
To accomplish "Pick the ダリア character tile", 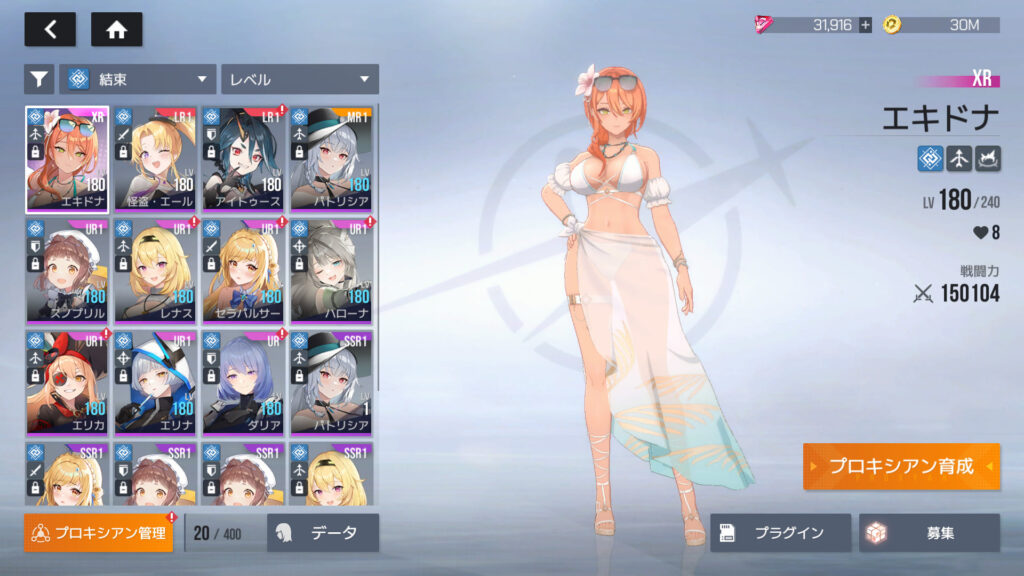I will click(x=244, y=382).
